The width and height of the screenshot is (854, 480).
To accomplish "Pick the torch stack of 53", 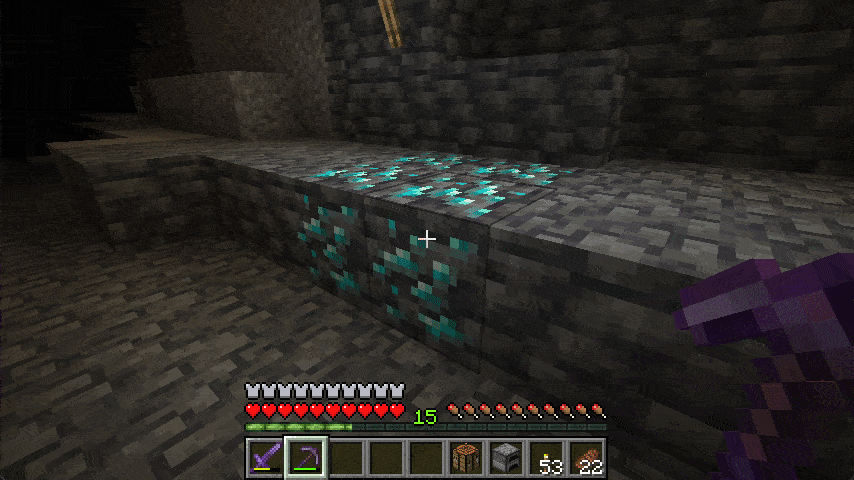I will (545, 459).
